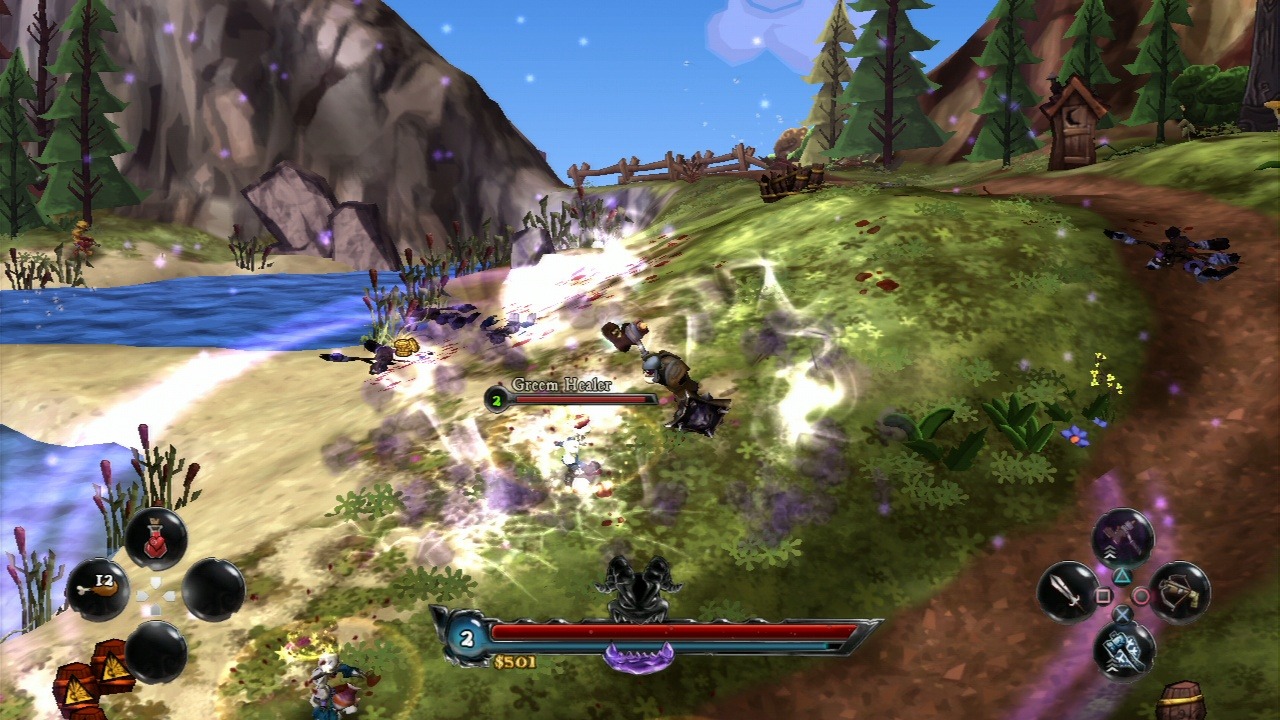The height and width of the screenshot is (720, 1280).
Task: Activate the blue hammer ability
Action: [x=1124, y=648]
